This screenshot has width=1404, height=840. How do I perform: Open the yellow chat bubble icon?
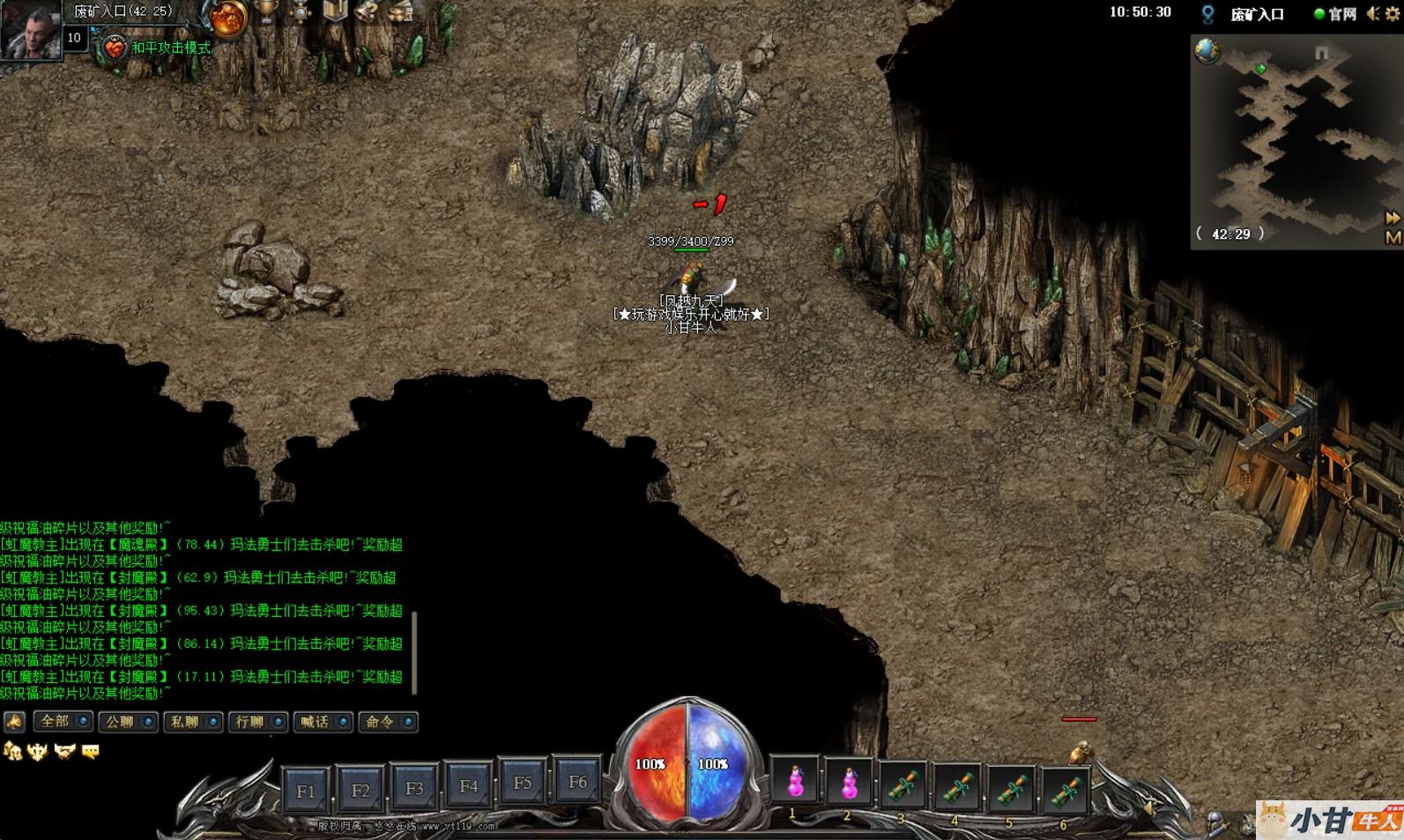90,751
